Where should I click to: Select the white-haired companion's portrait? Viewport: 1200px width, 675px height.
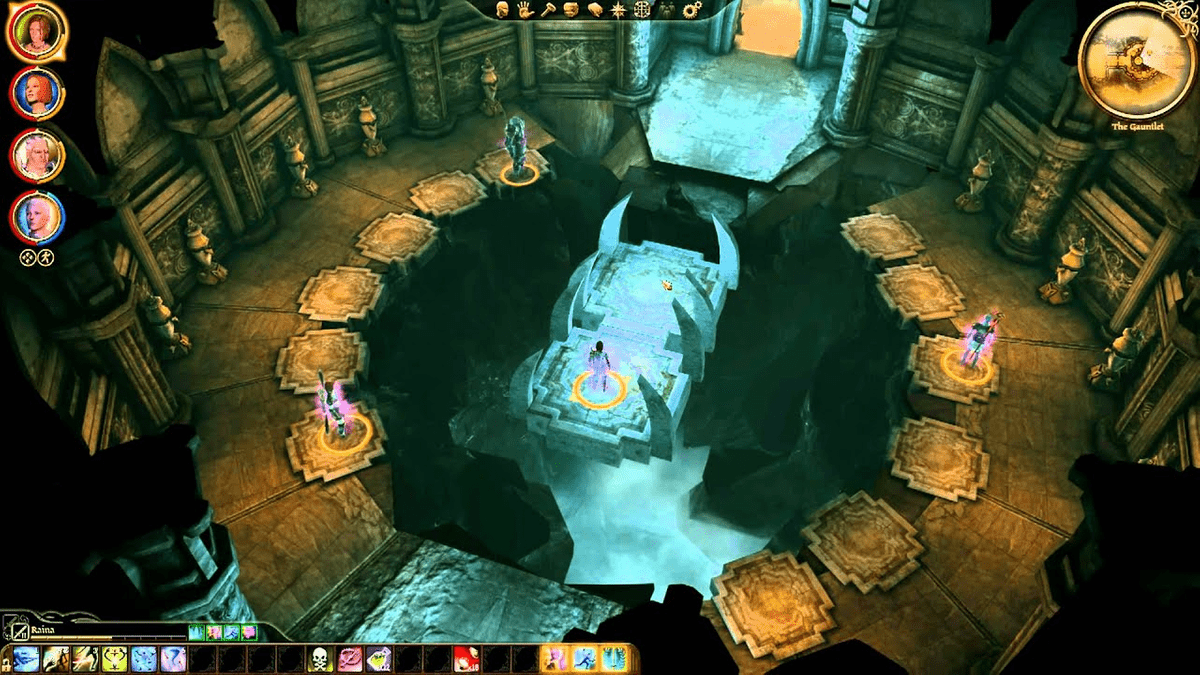[x=37, y=156]
